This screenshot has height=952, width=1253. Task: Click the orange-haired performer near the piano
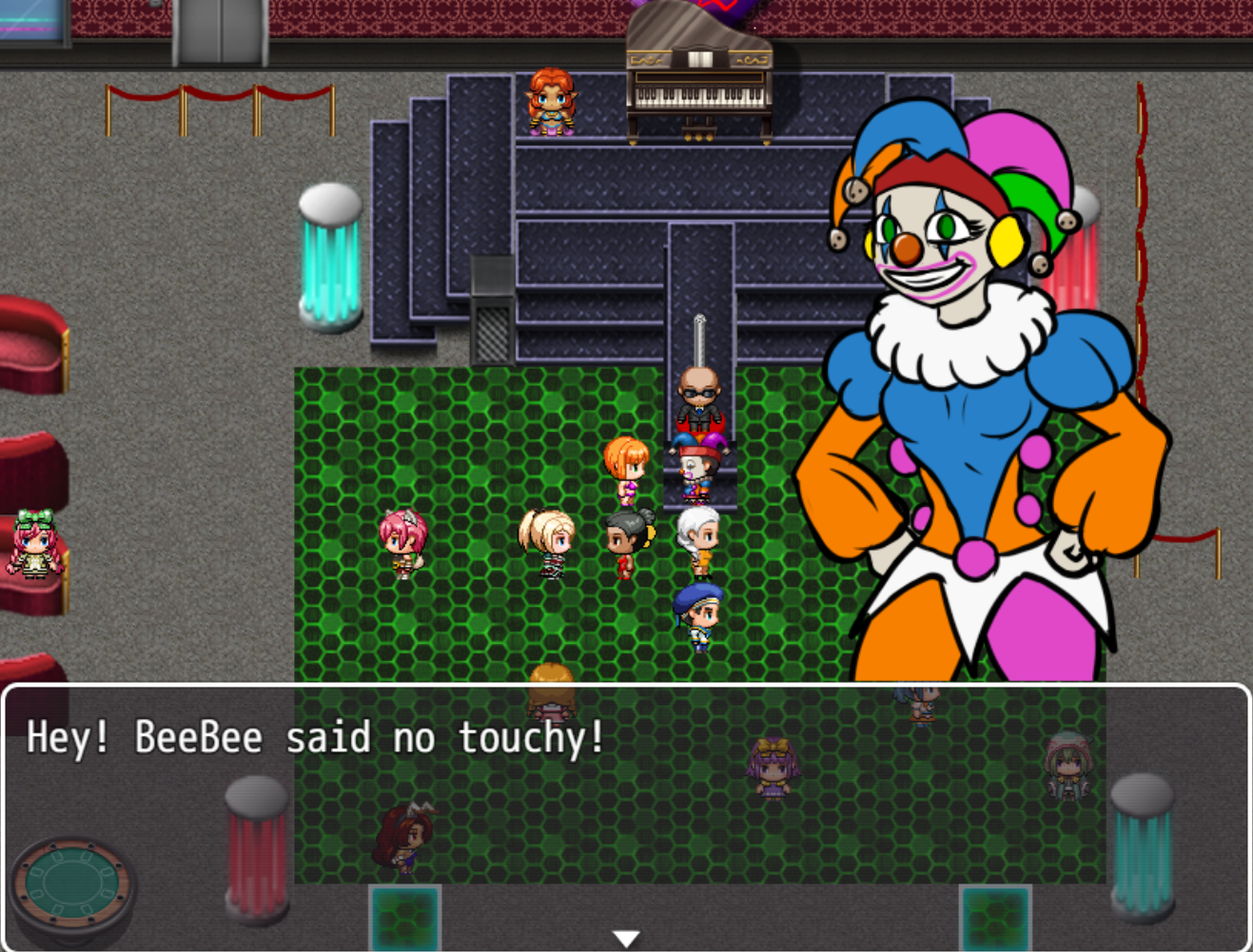coord(552,100)
